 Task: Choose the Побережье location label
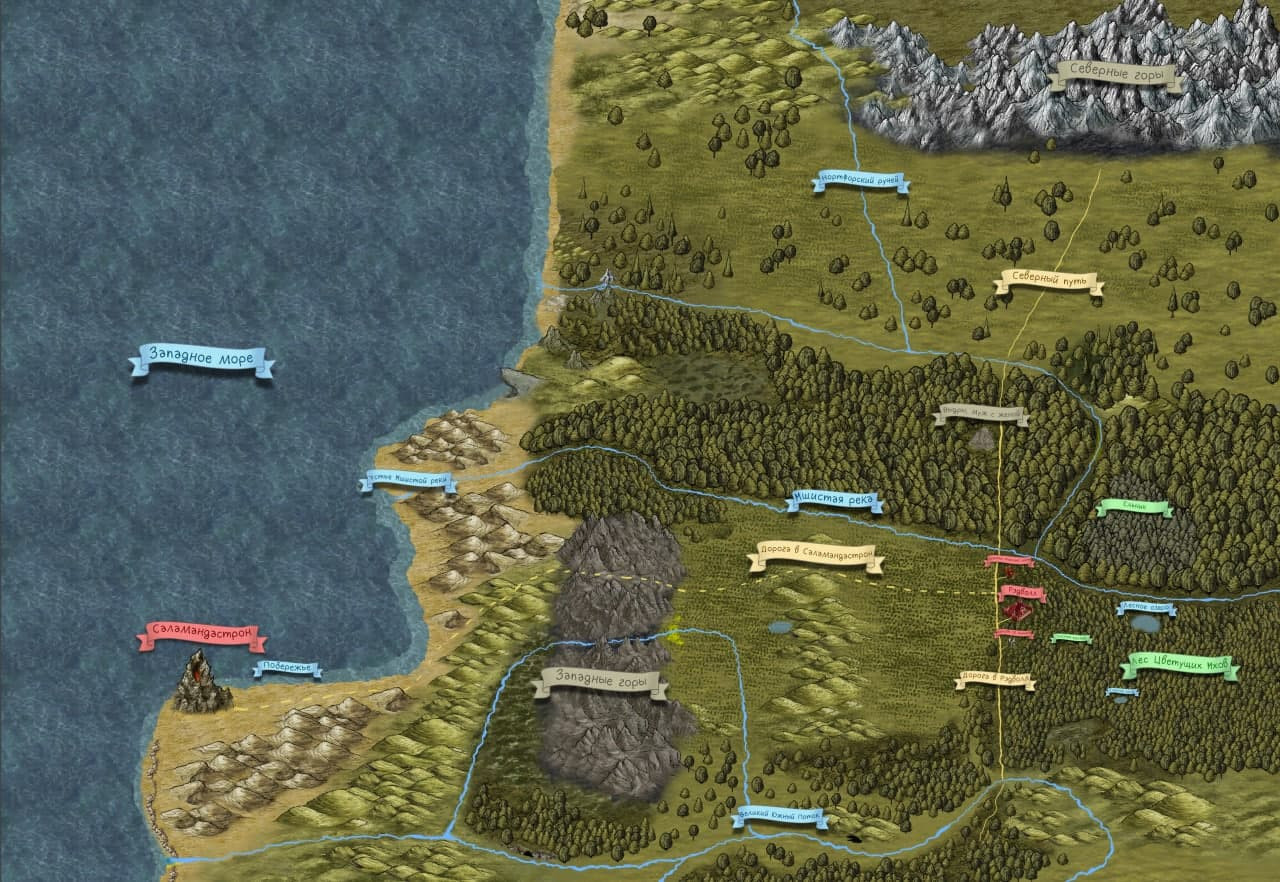click(287, 668)
